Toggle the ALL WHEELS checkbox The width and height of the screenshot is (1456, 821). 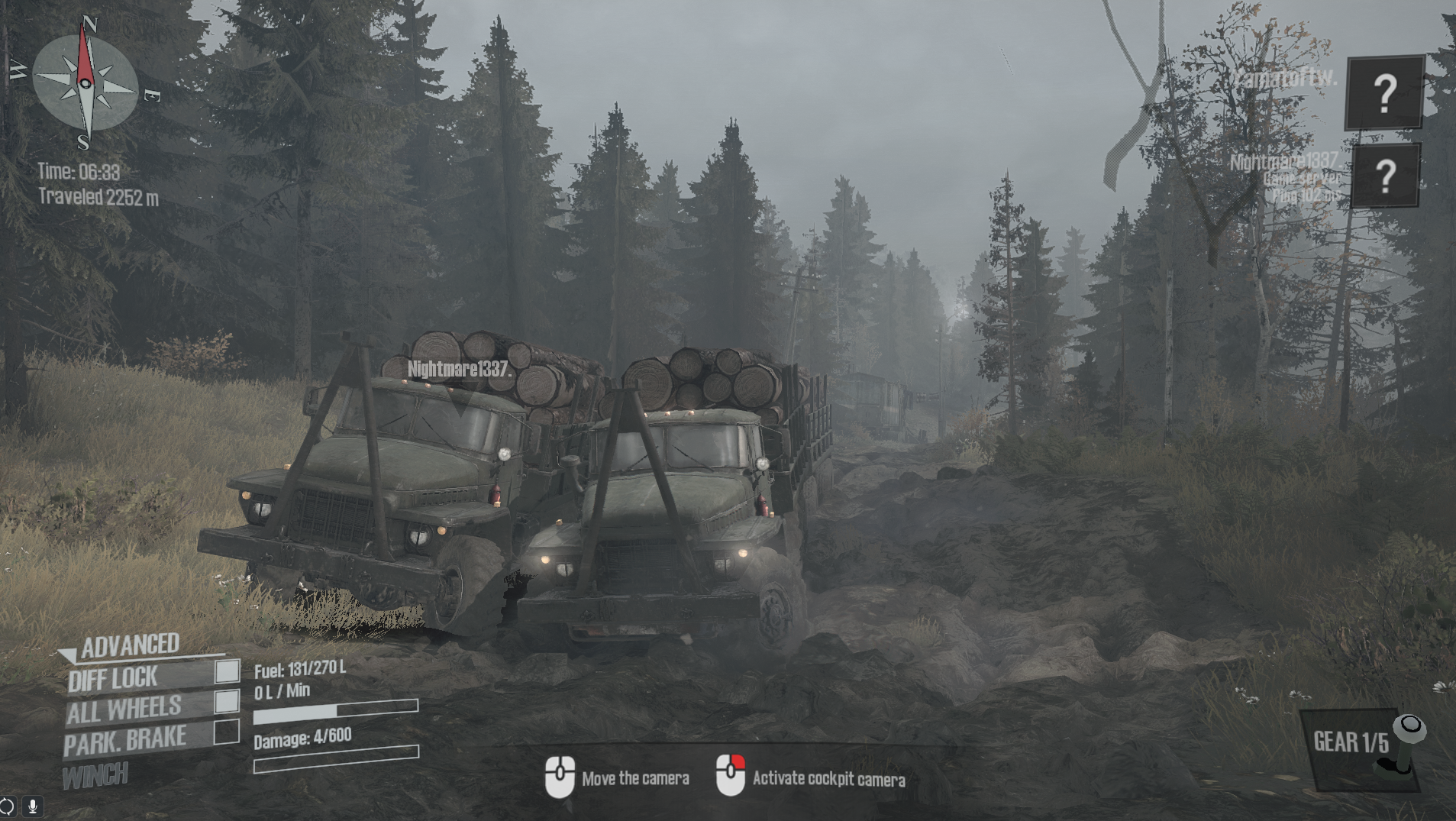(227, 701)
